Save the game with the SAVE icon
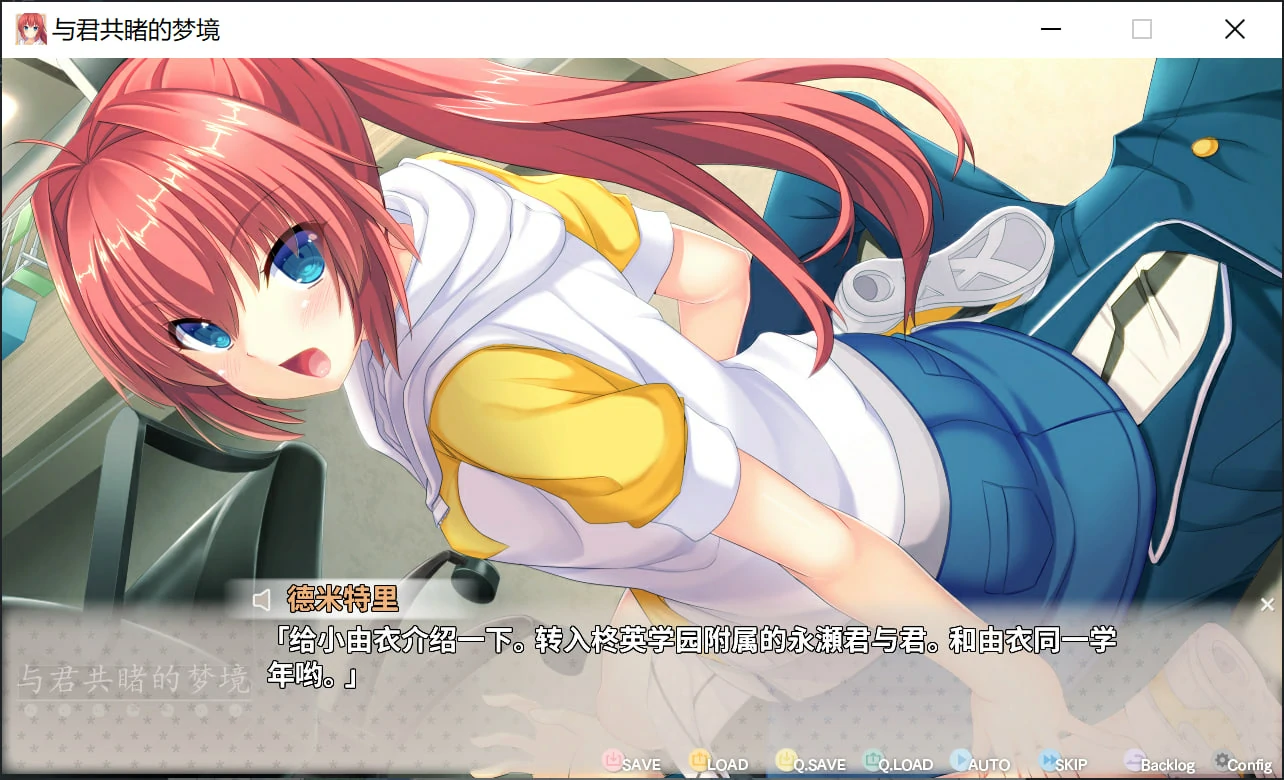The image size is (1284, 780). 614,761
